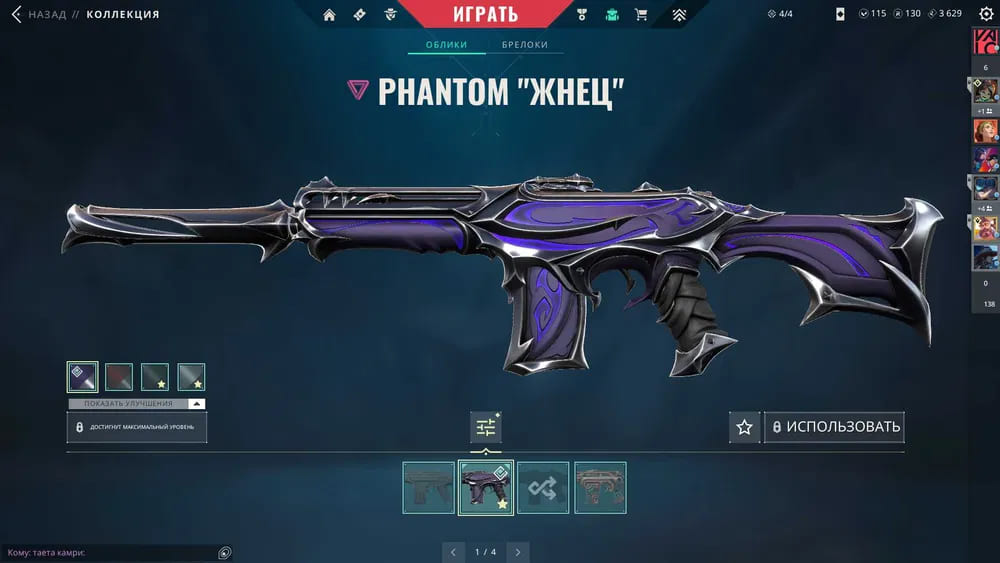
Task: Open the battle pass chevron icon
Action: 679,15
